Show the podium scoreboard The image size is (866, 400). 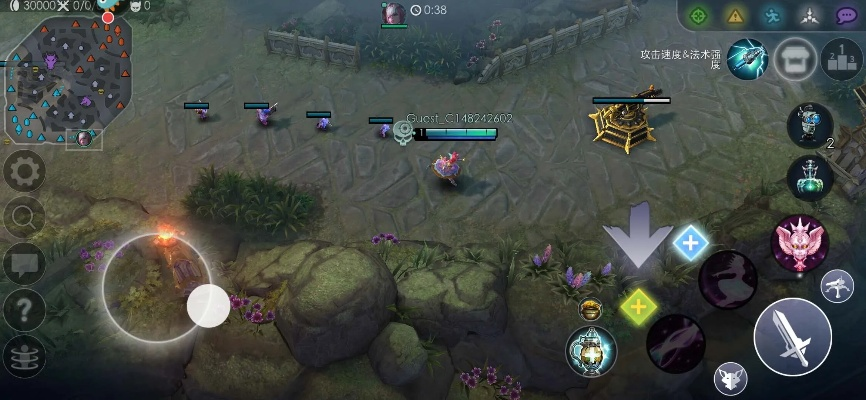click(840, 59)
